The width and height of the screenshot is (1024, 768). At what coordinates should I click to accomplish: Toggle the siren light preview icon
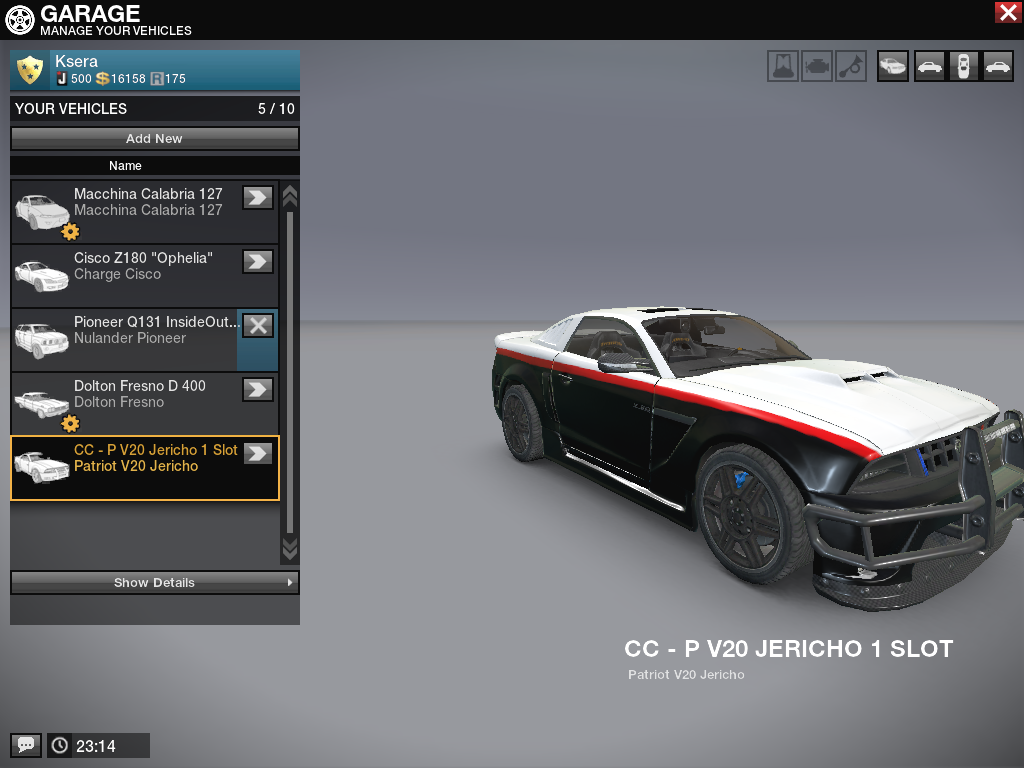coord(783,66)
